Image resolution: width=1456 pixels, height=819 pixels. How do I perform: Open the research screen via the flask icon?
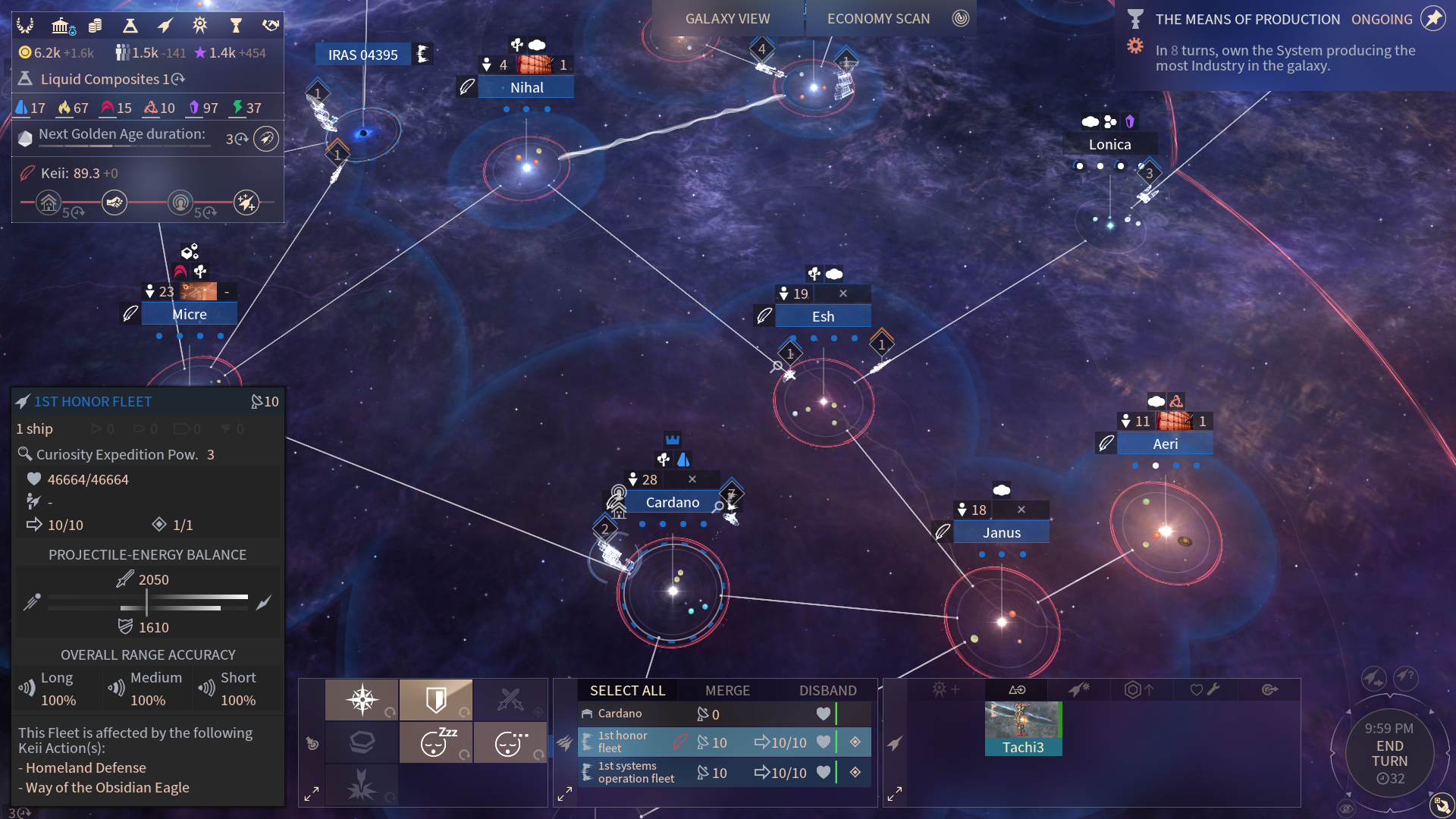coord(130,26)
